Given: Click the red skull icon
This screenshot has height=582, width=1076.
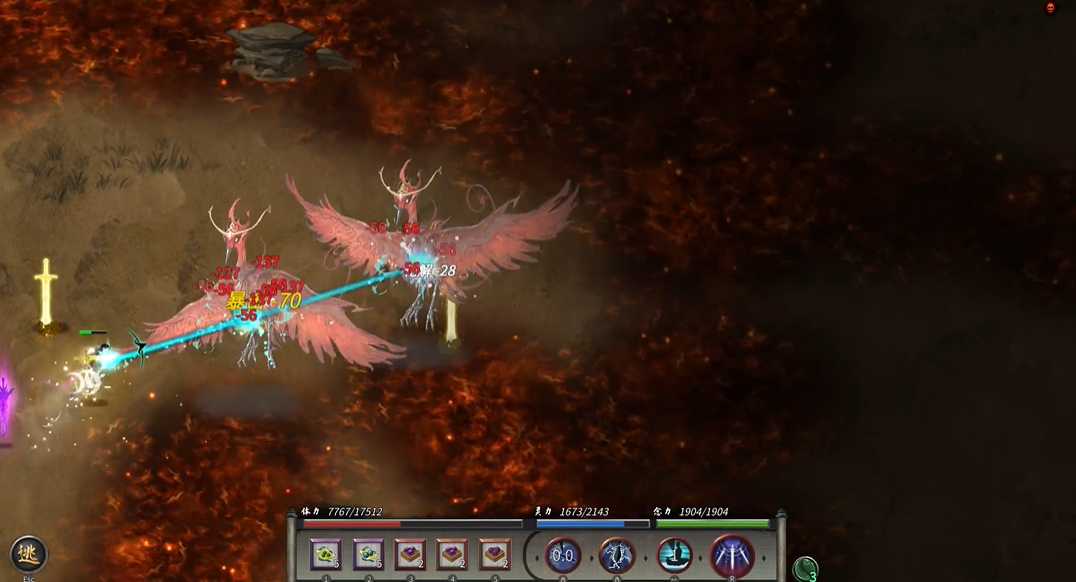Looking at the screenshot, I should 1051,8.
